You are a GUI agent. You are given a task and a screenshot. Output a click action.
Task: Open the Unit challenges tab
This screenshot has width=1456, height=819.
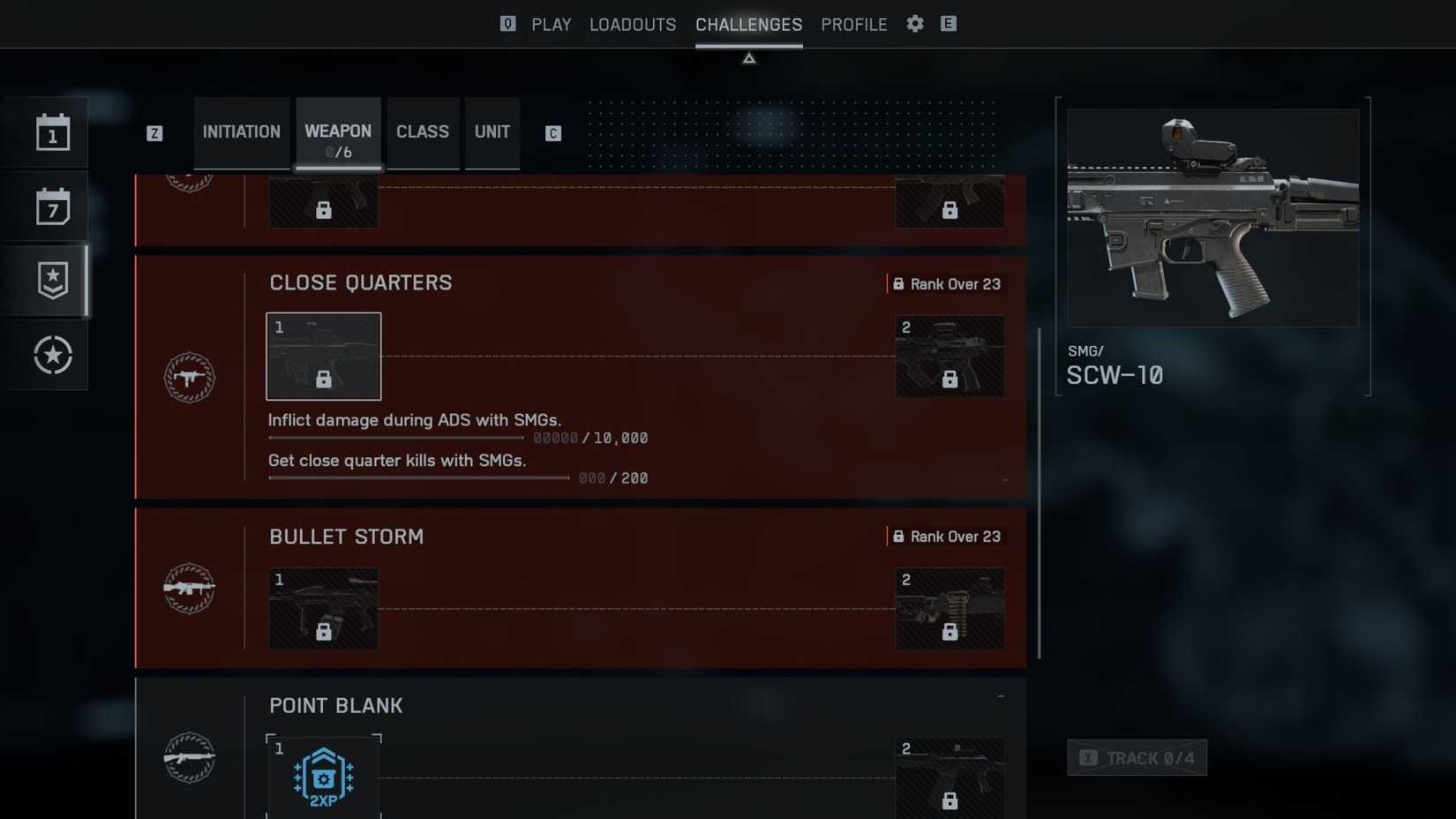coord(492,132)
